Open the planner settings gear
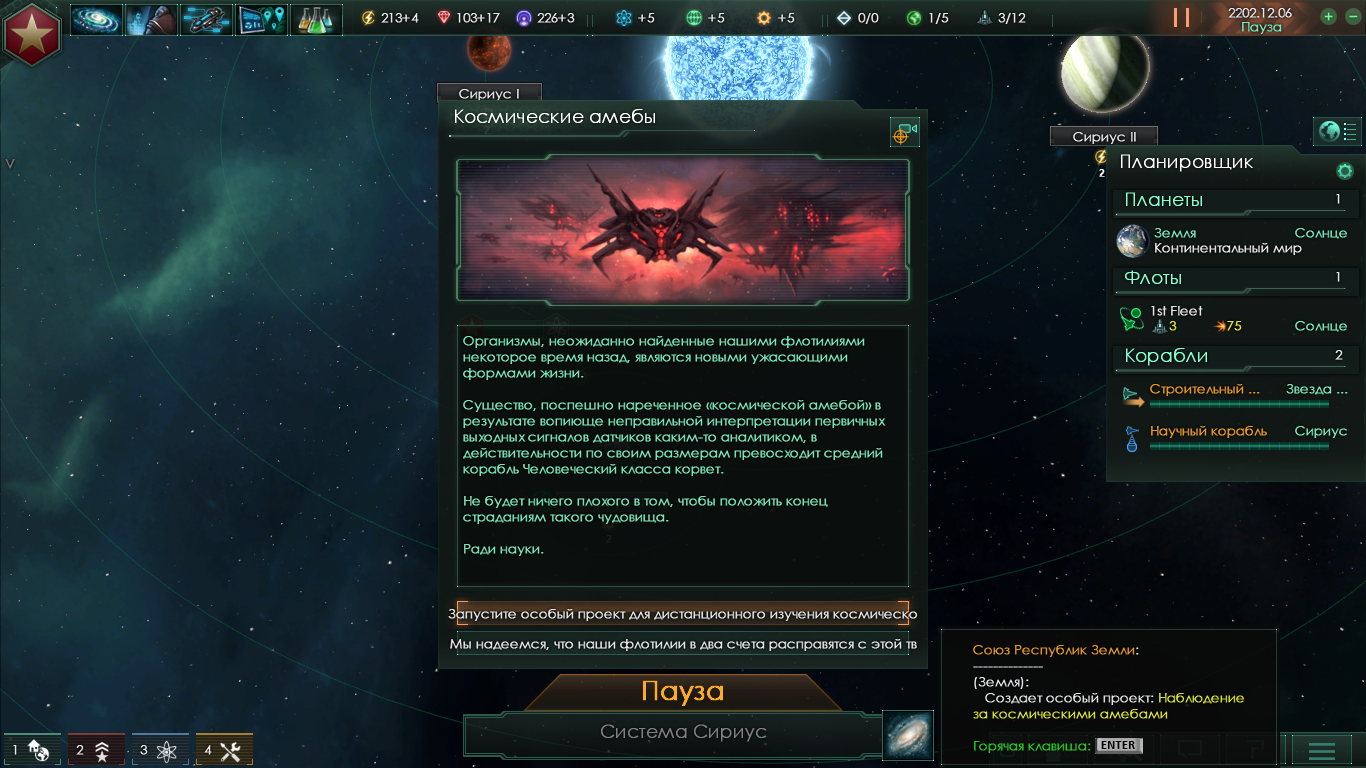 click(x=1345, y=171)
